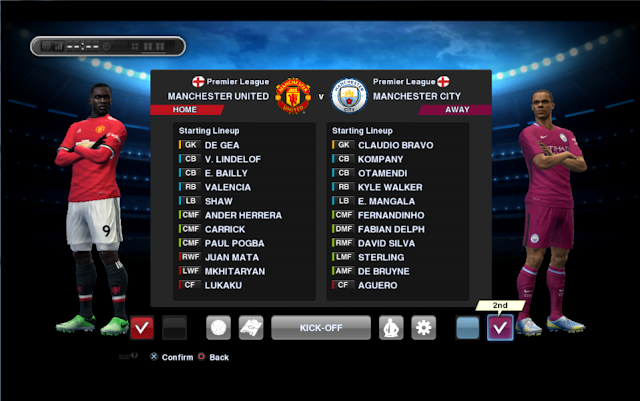Select DE GEA in the home lineup

221,145
